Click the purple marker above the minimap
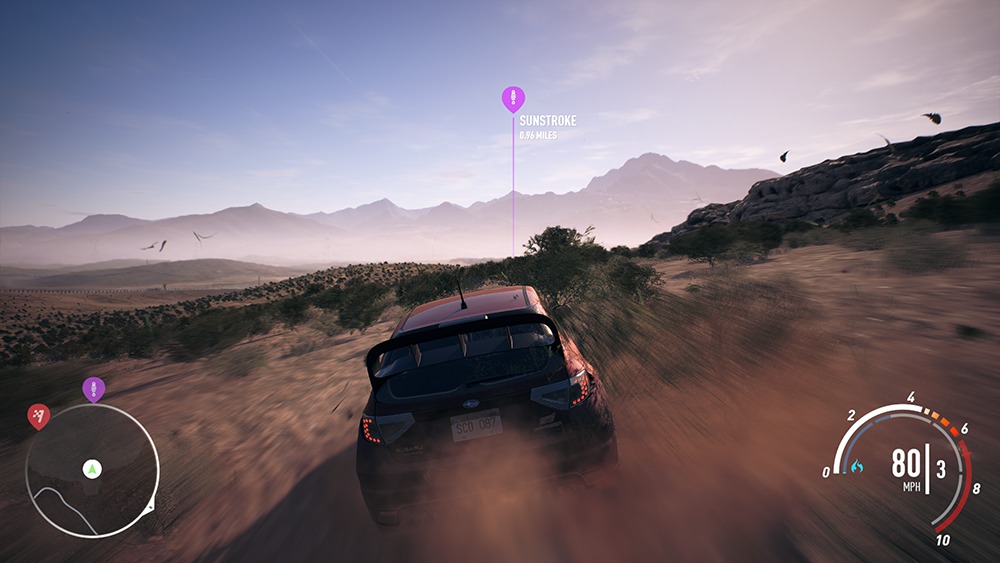Screen dimensions: 1000x563 point(93,388)
